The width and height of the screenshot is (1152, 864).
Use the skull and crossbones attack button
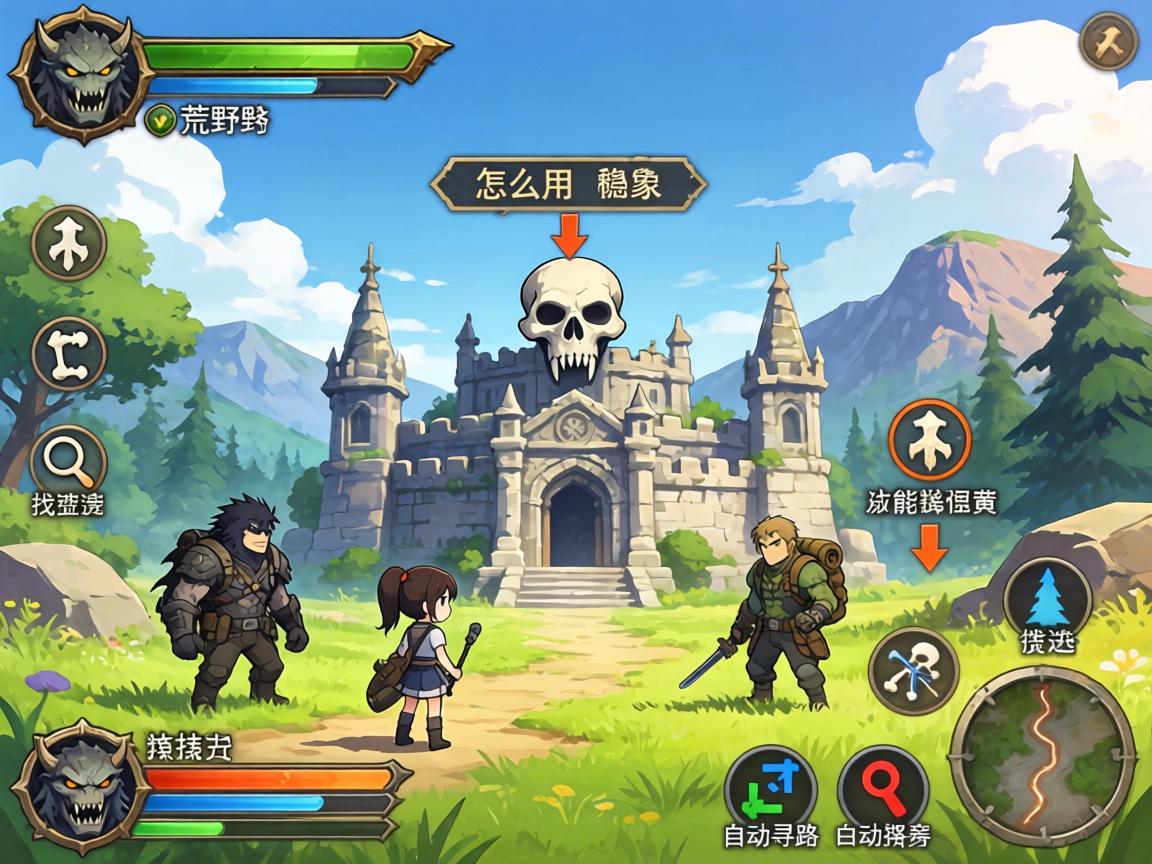[913, 671]
